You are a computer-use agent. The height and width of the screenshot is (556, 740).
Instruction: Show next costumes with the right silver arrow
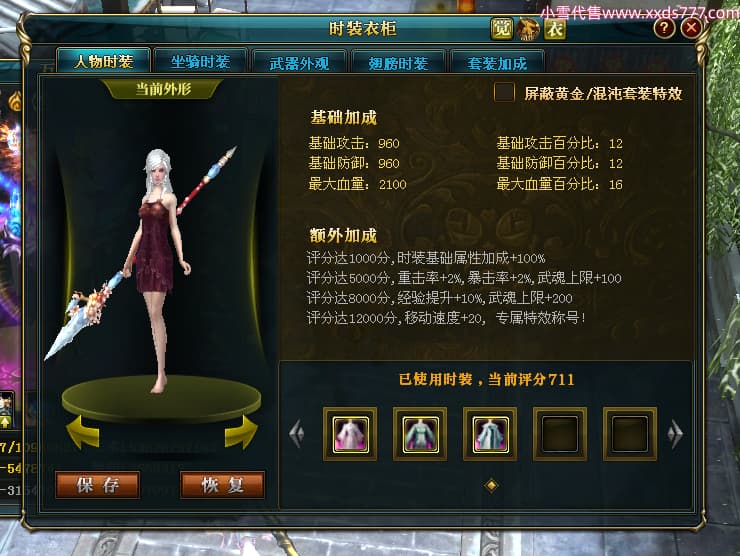tap(676, 433)
